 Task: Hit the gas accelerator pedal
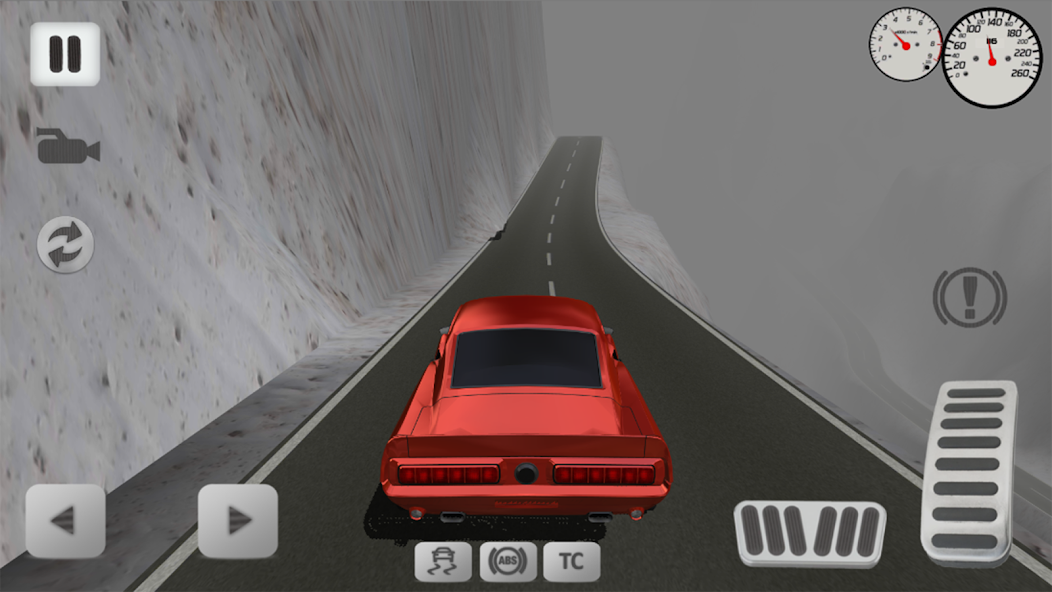(x=968, y=472)
